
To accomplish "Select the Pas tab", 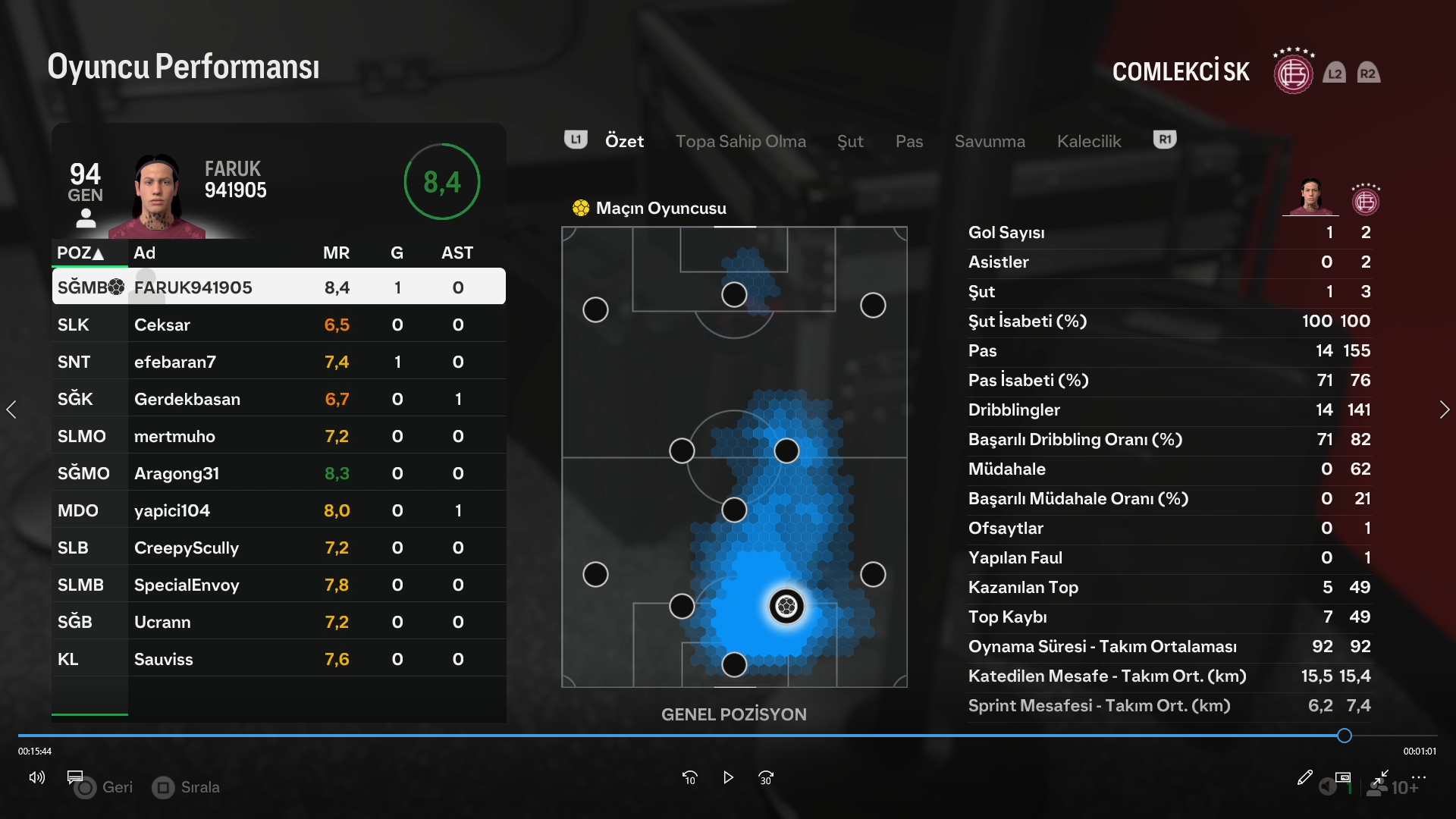I will (908, 141).
